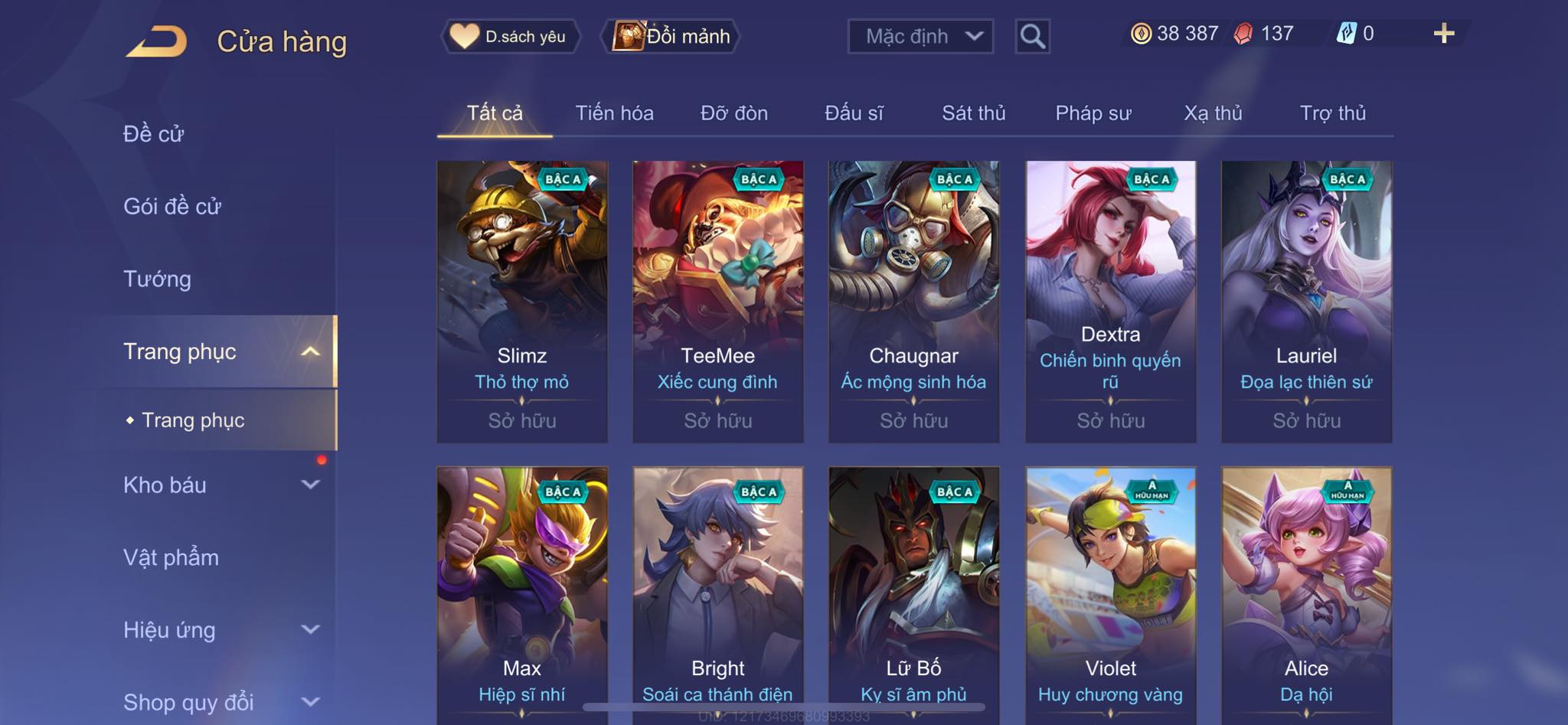This screenshot has height=725, width=1568.
Task: Open the Đổi mảnh exchange
Action: (672, 36)
